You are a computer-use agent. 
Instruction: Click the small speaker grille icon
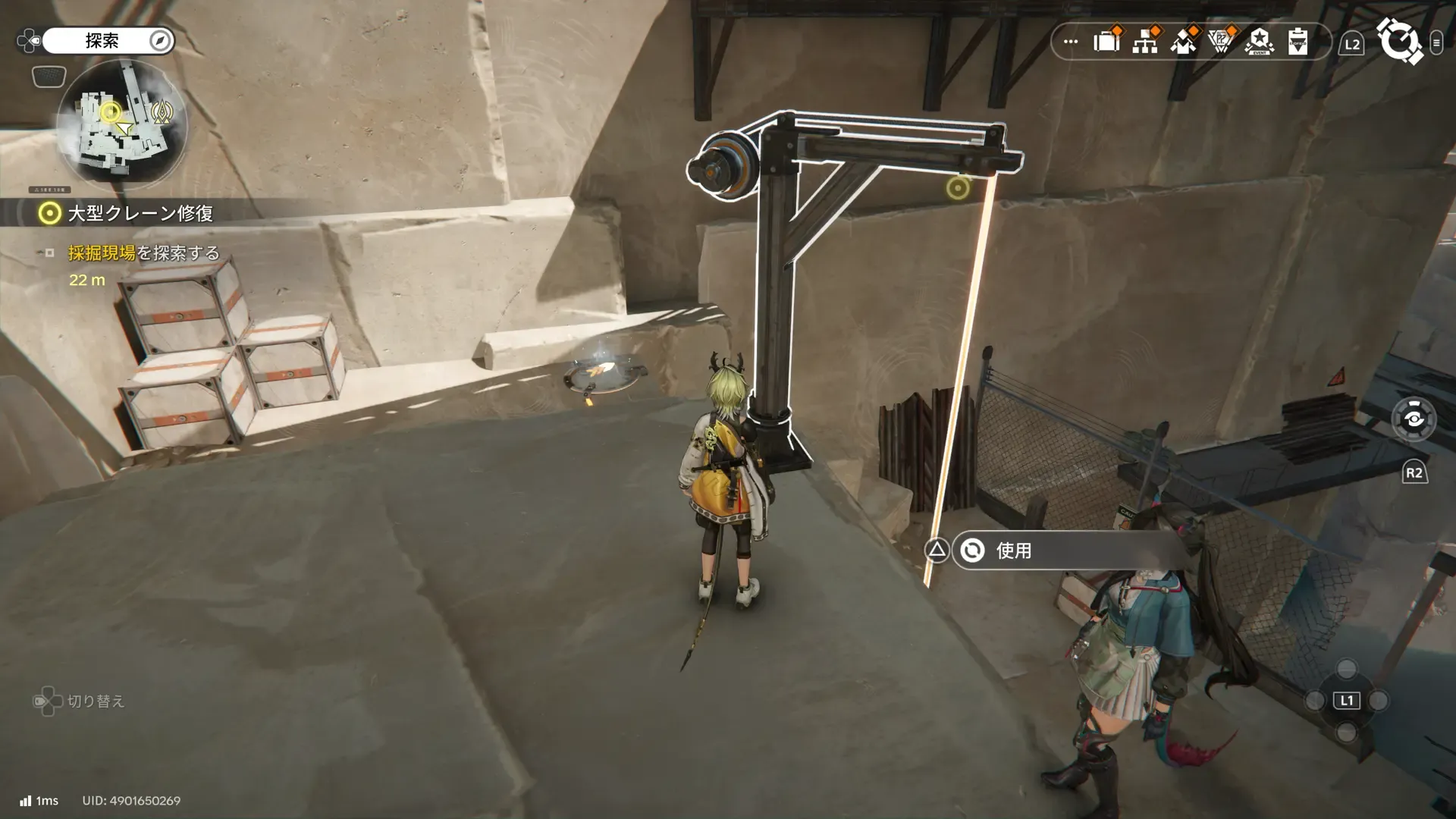click(49, 77)
